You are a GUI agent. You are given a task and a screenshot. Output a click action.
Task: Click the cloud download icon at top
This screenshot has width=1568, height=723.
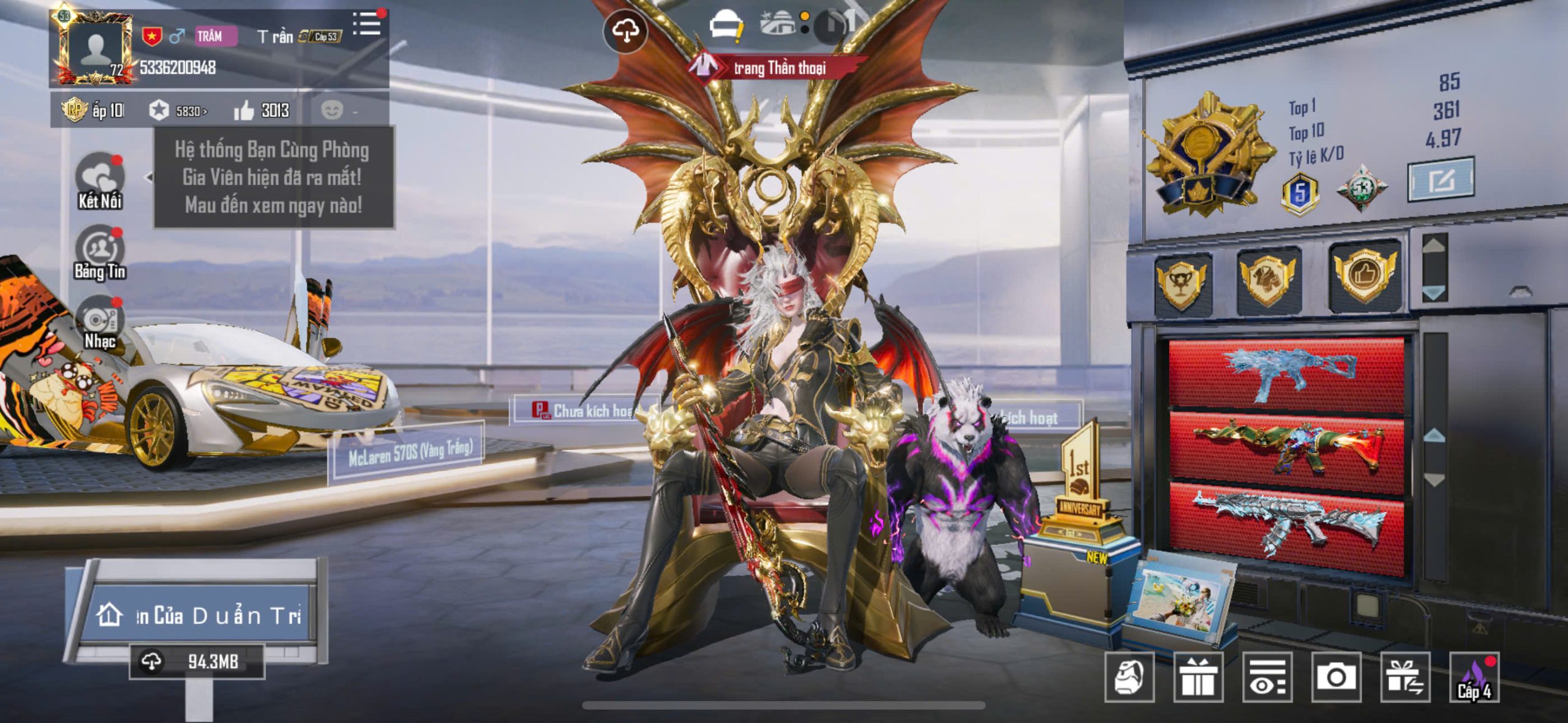click(x=625, y=31)
